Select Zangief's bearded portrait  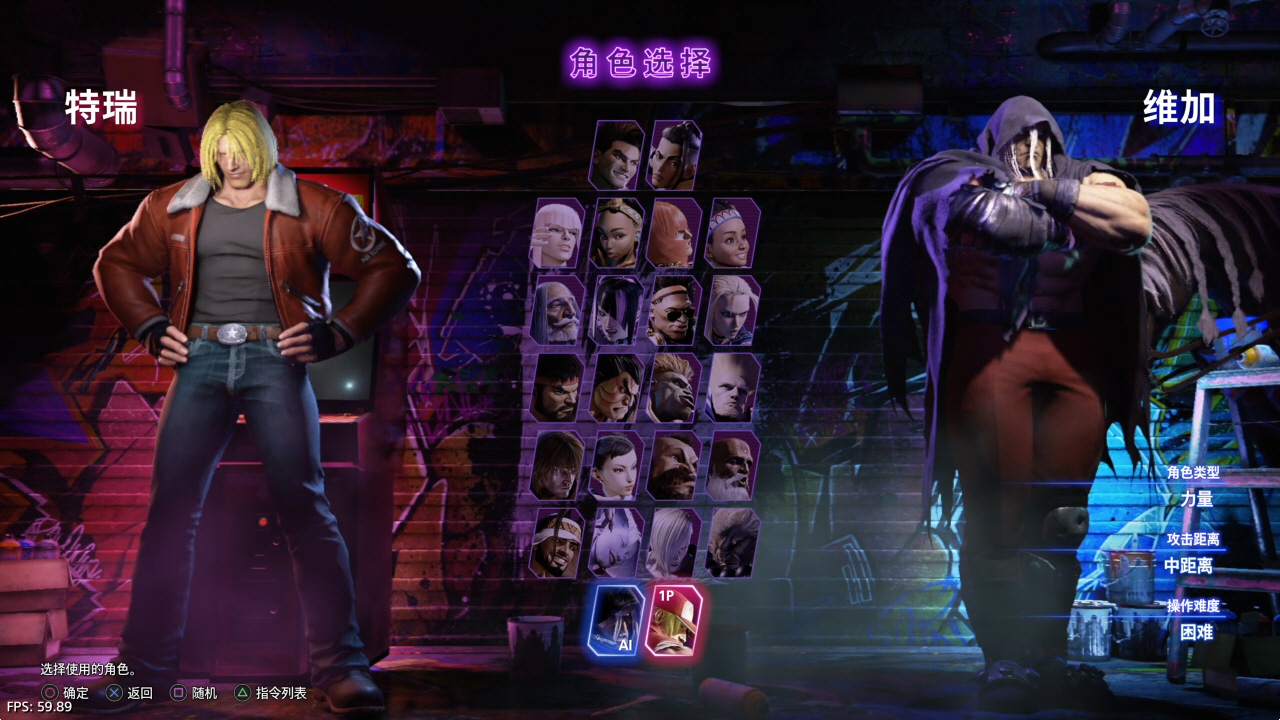674,466
